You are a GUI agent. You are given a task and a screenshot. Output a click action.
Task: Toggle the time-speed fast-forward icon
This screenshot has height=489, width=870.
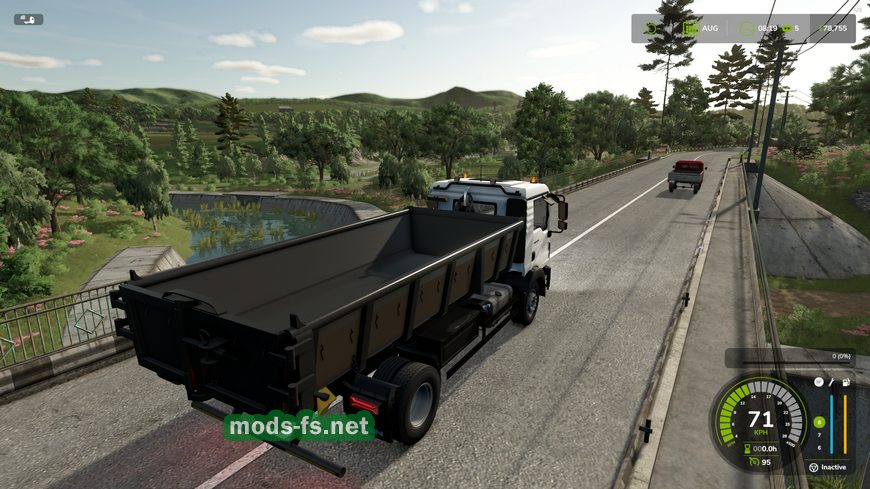788,28
